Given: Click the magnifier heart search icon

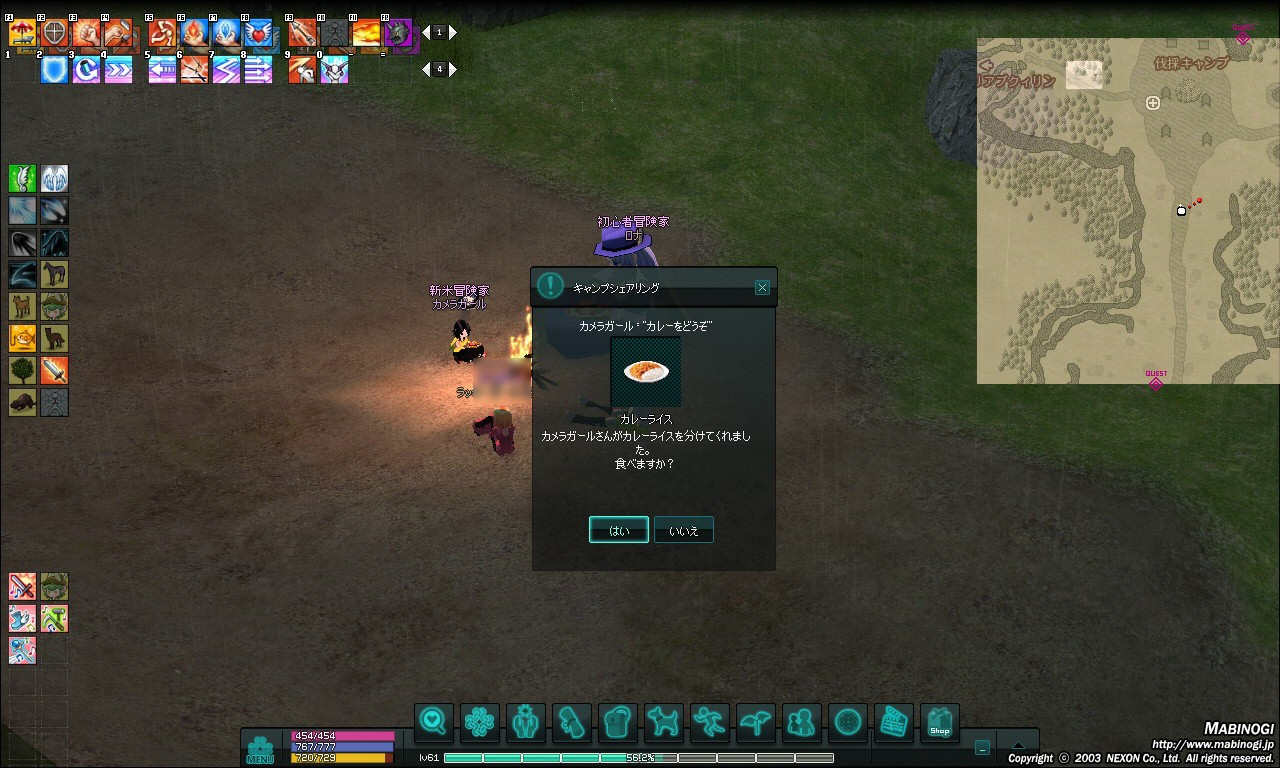Looking at the screenshot, I should click(433, 721).
